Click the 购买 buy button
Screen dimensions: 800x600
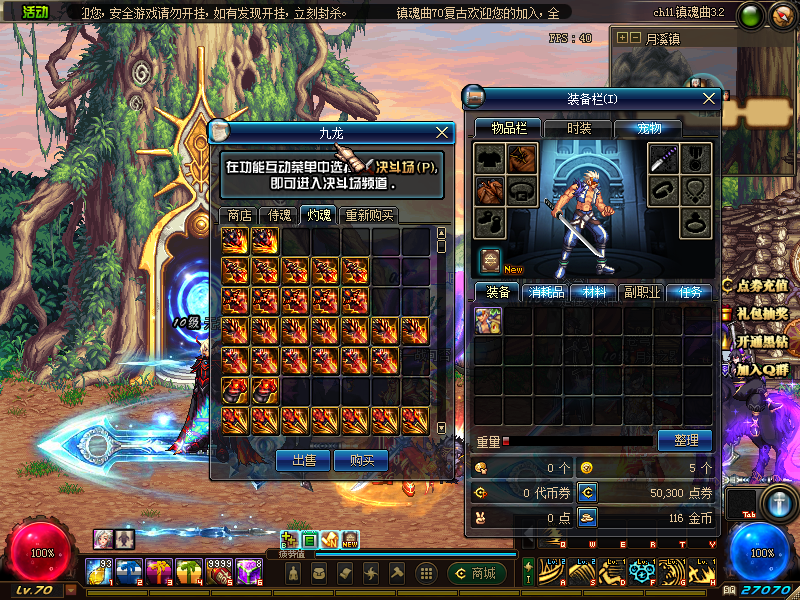click(x=361, y=460)
